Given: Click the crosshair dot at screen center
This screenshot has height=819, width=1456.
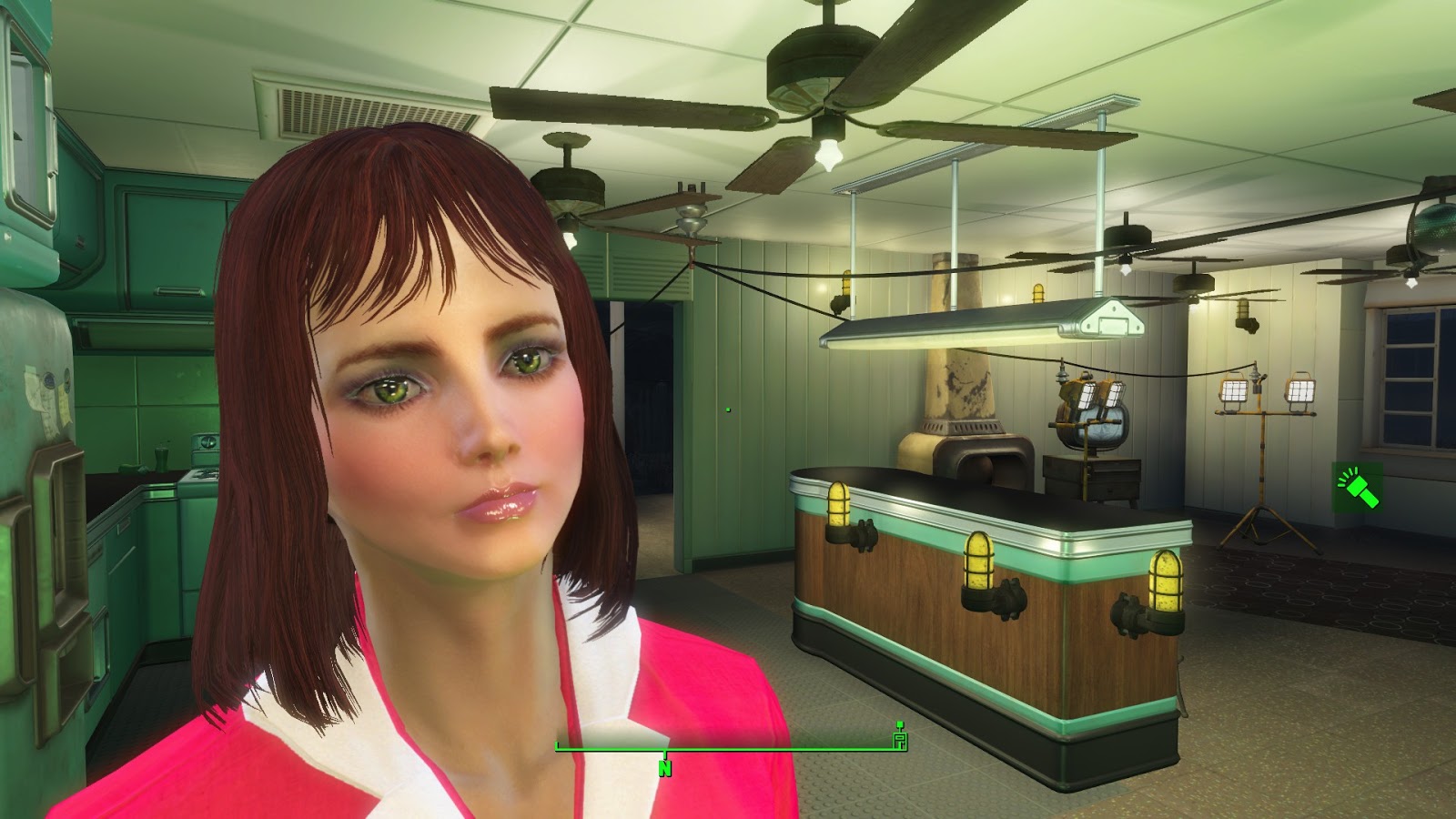Looking at the screenshot, I should [x=728, y=409].
